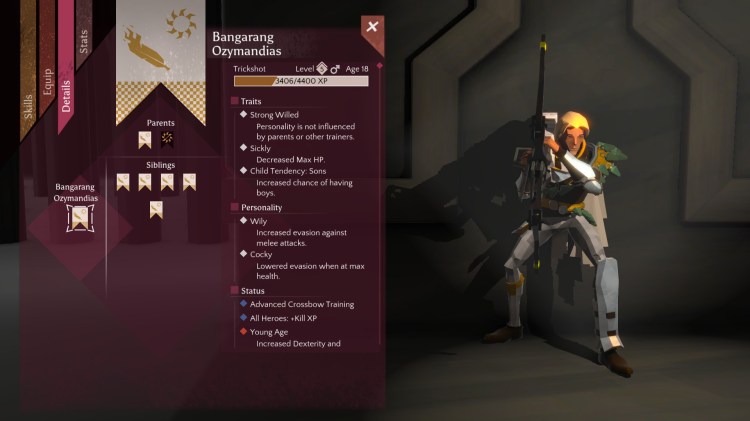Viewport: 750px width, 421px height.
Task: Select the lone sibling banner in the lower row
Action: pos(157,209)
